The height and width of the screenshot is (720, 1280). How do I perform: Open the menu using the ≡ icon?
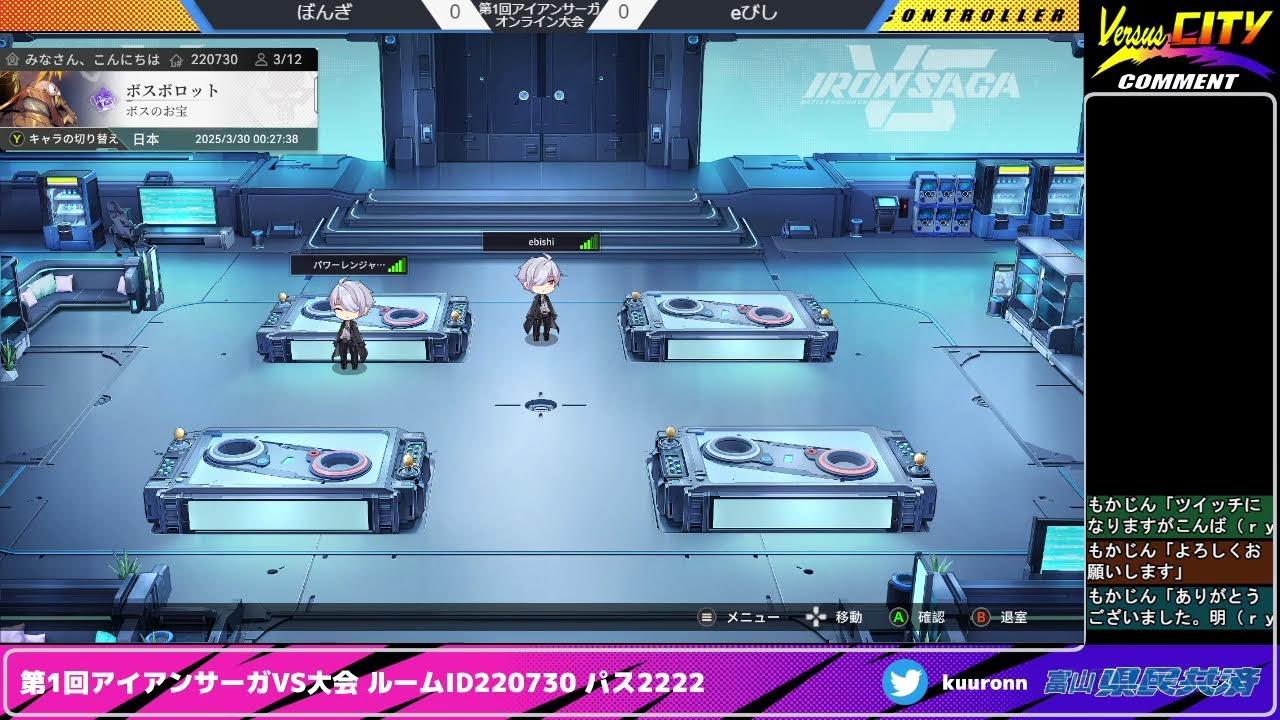(x=706, y=618)
